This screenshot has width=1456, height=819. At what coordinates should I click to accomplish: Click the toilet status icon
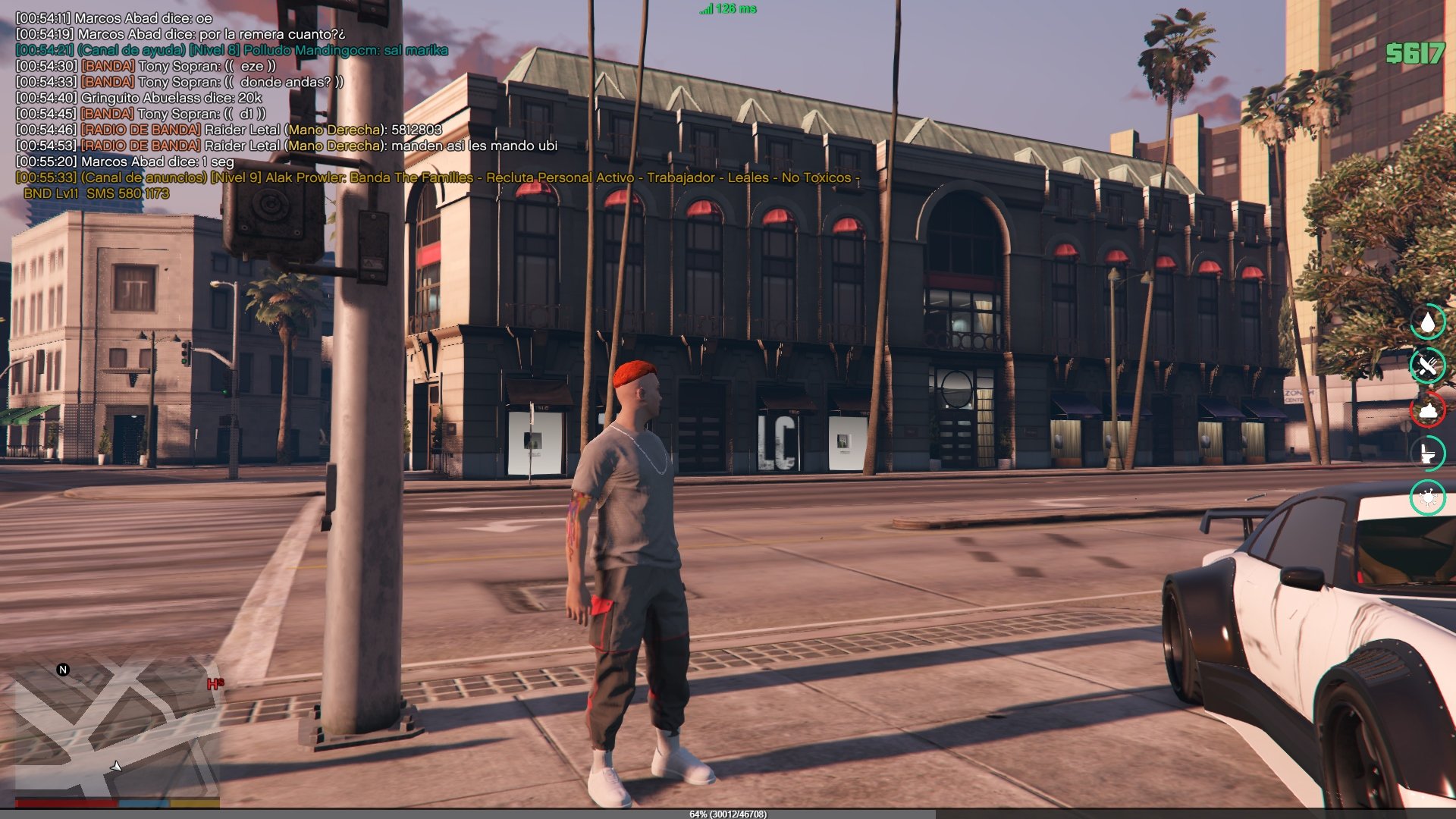(x=1427, y=453)
